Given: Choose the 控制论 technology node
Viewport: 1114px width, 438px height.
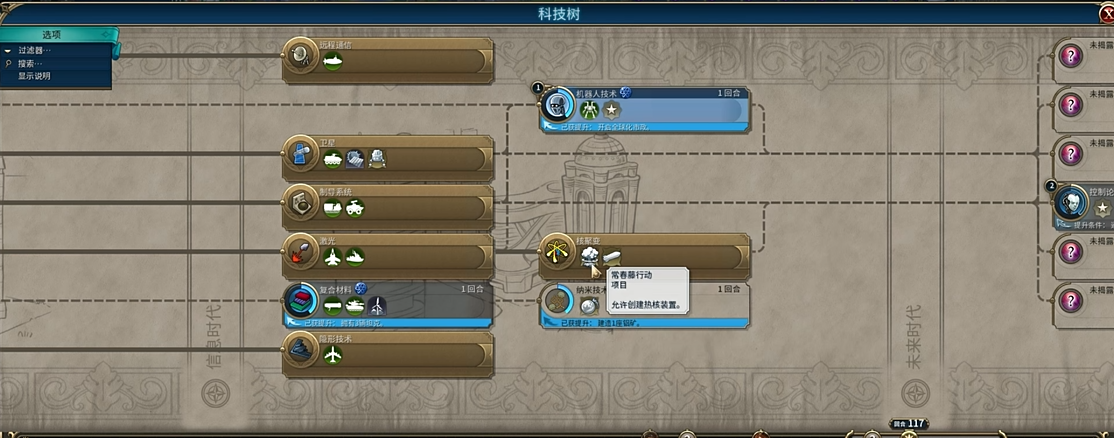Looking at the screenshot, I should pos(1085,200).
